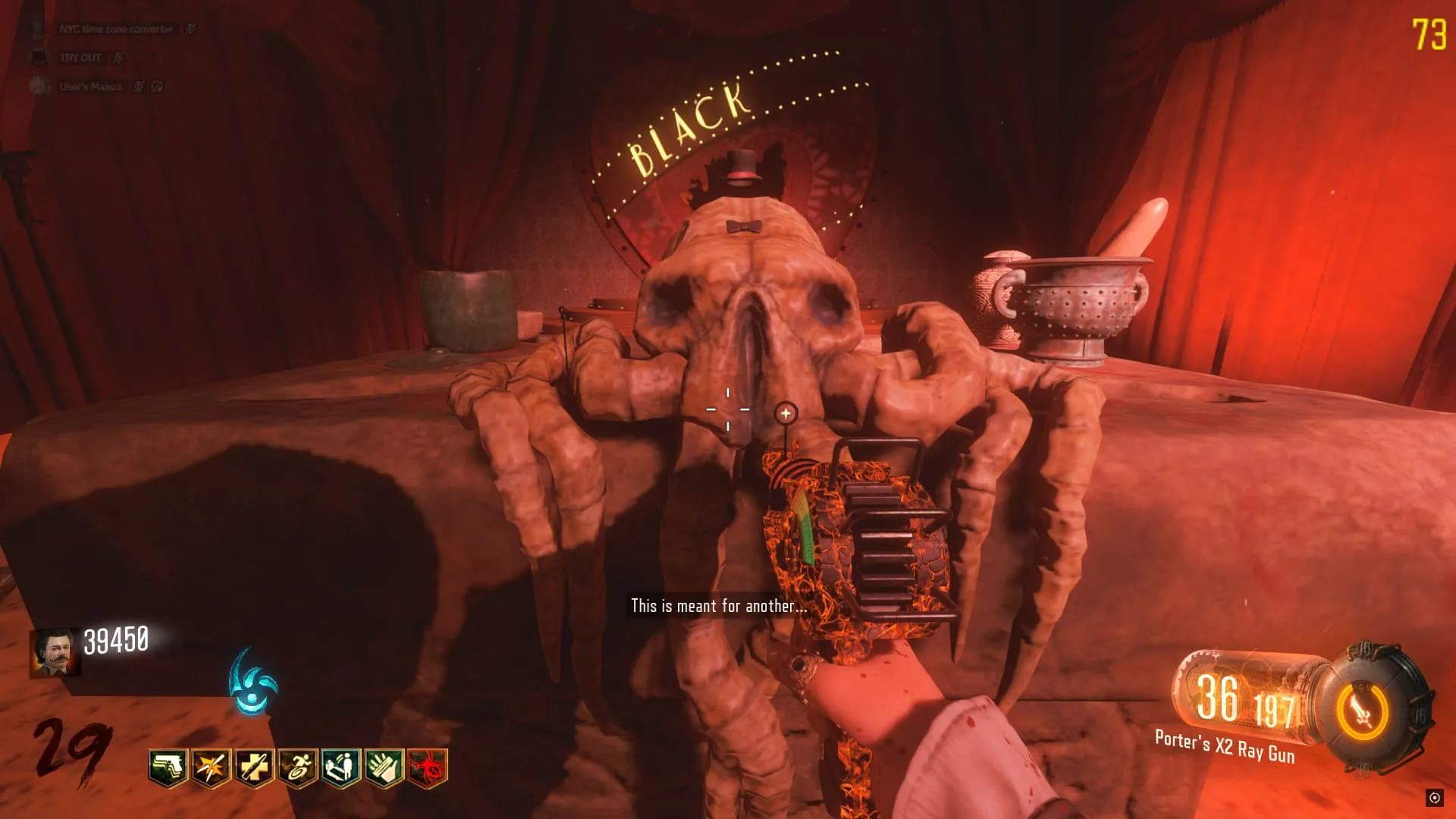The width and height of the screenshot is (1456, 819).
Task: Click the blue swirl ability icon
Action: [x=253, y=682]
